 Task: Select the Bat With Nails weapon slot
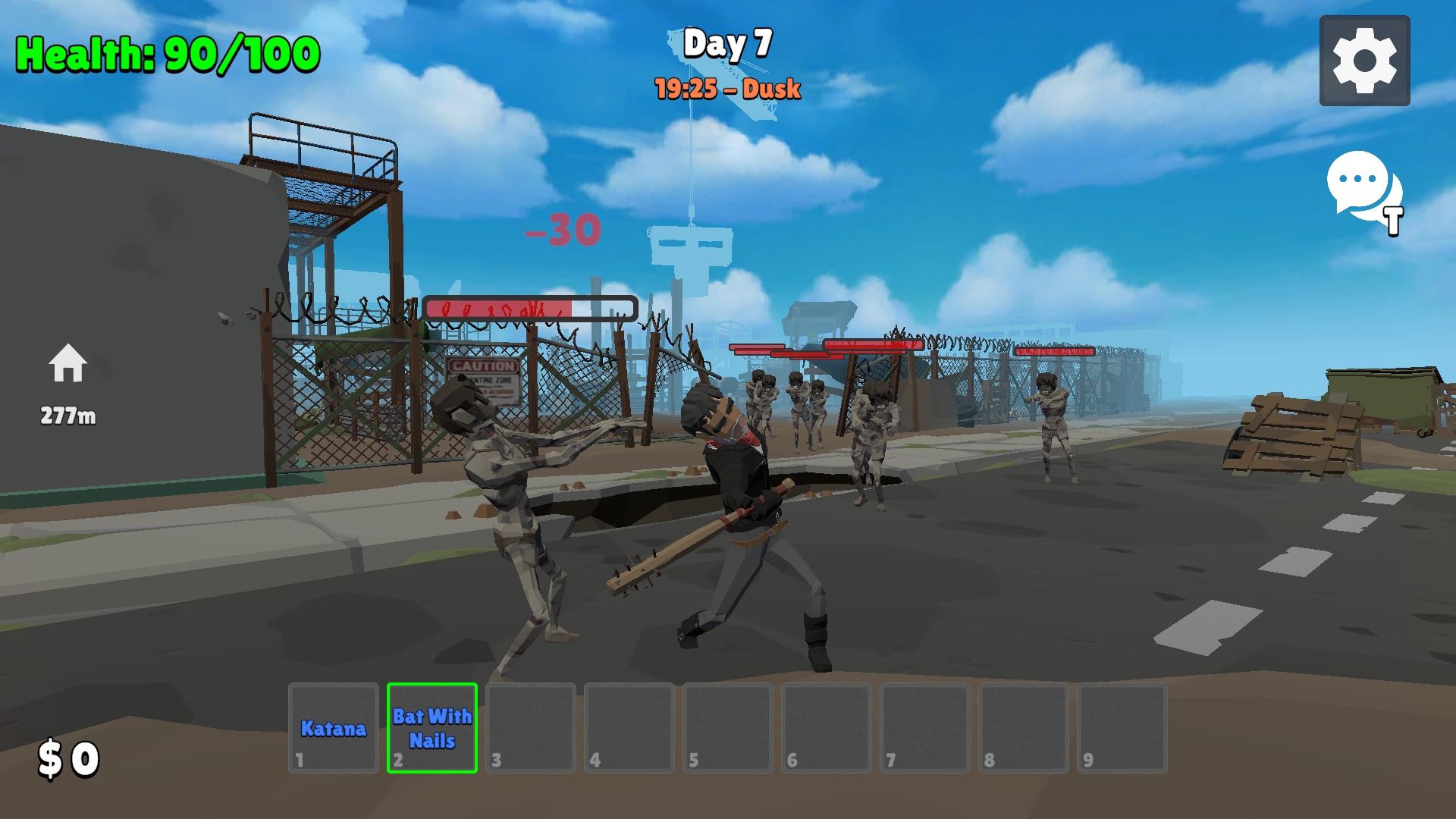(431, 728)
